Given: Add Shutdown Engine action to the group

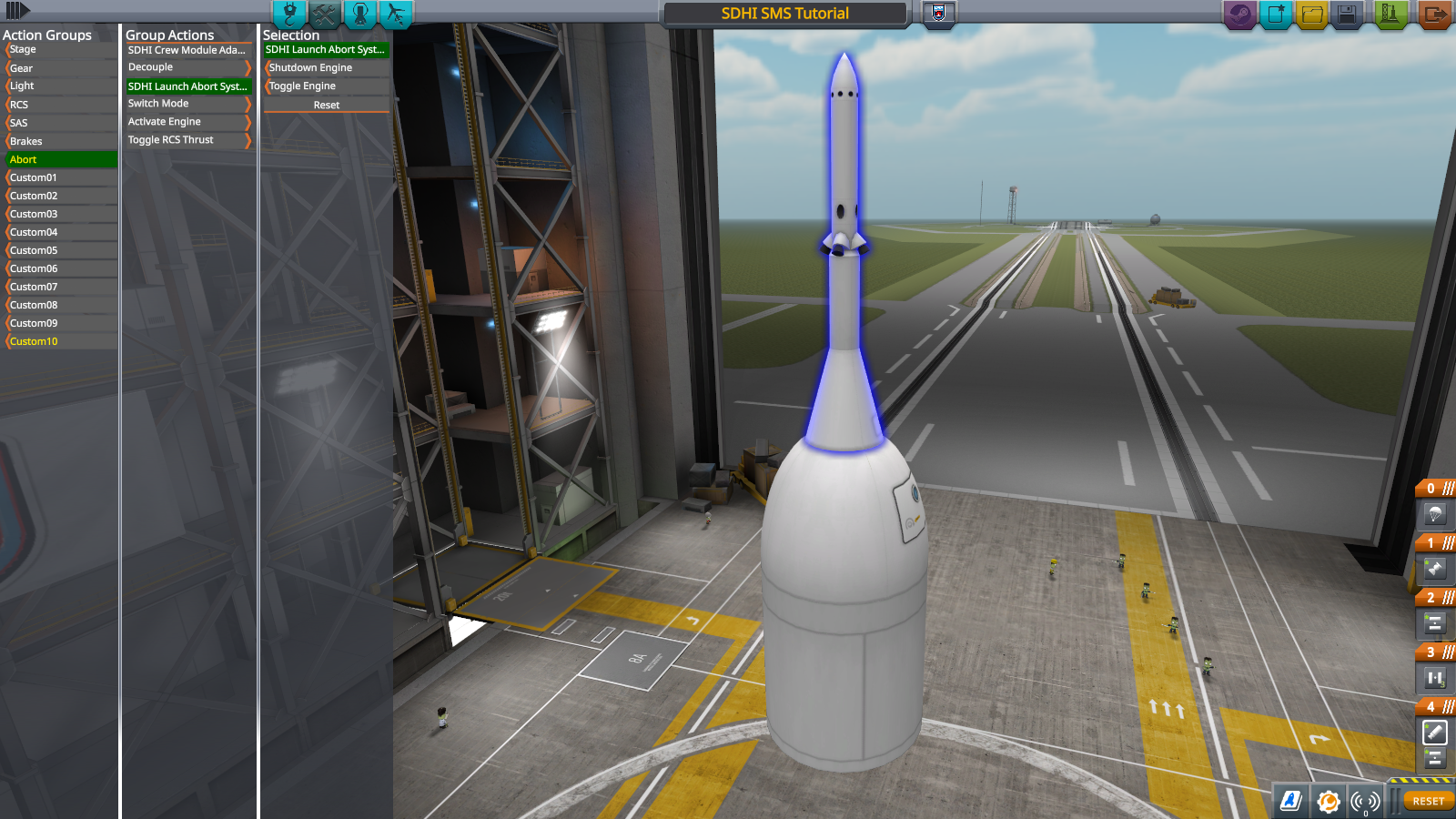Looking at the screenshot, I should [325, 68].
